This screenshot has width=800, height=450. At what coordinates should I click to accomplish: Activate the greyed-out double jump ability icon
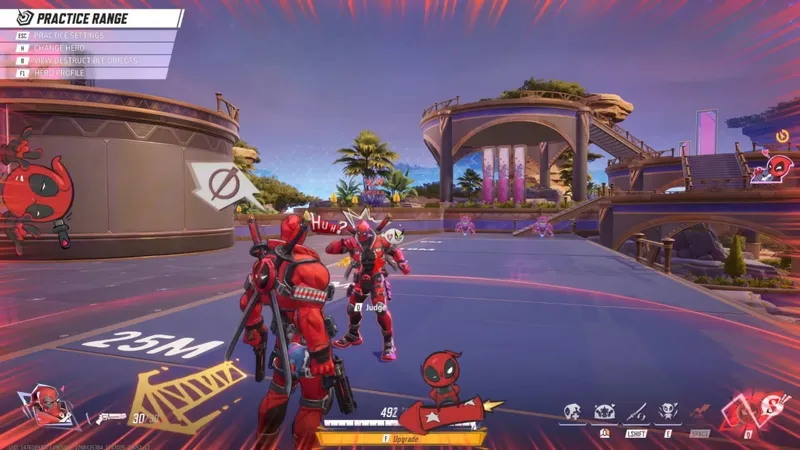click(x=700, y=412)
